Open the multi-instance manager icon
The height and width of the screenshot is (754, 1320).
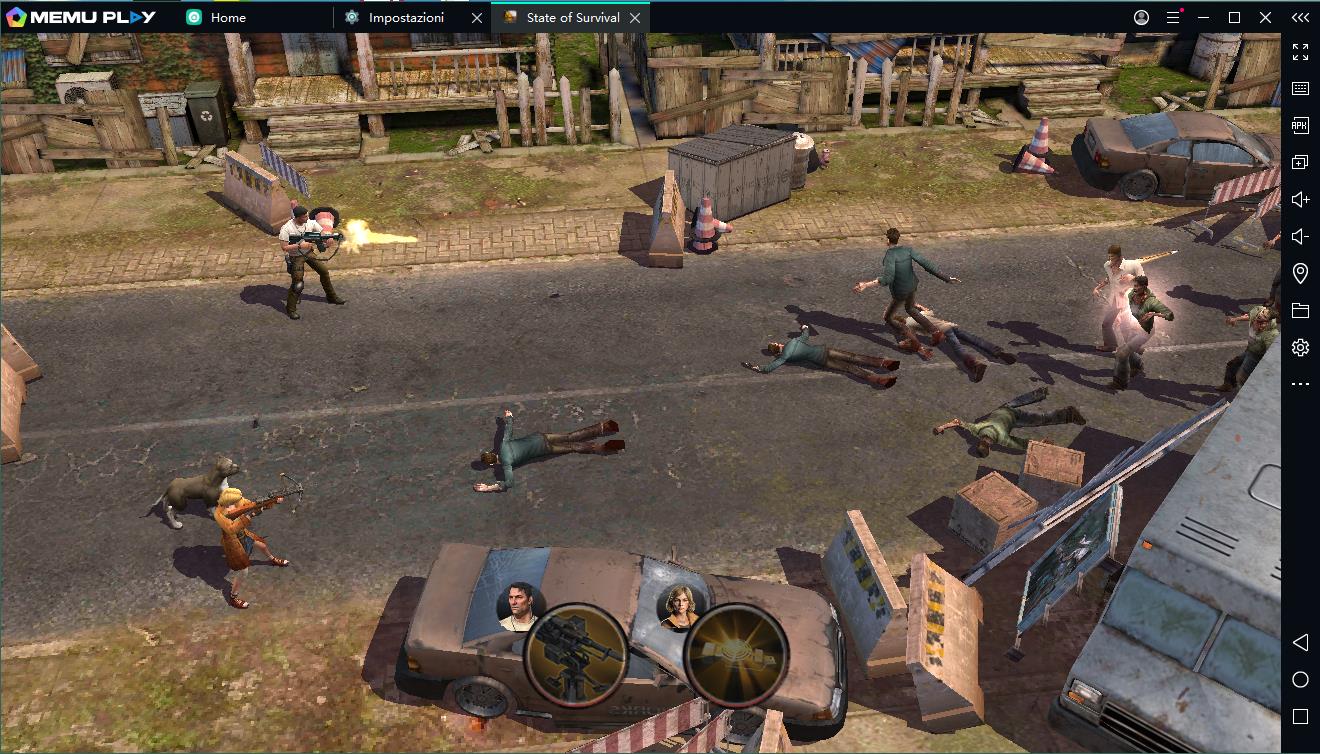[x=1300, y=162]
